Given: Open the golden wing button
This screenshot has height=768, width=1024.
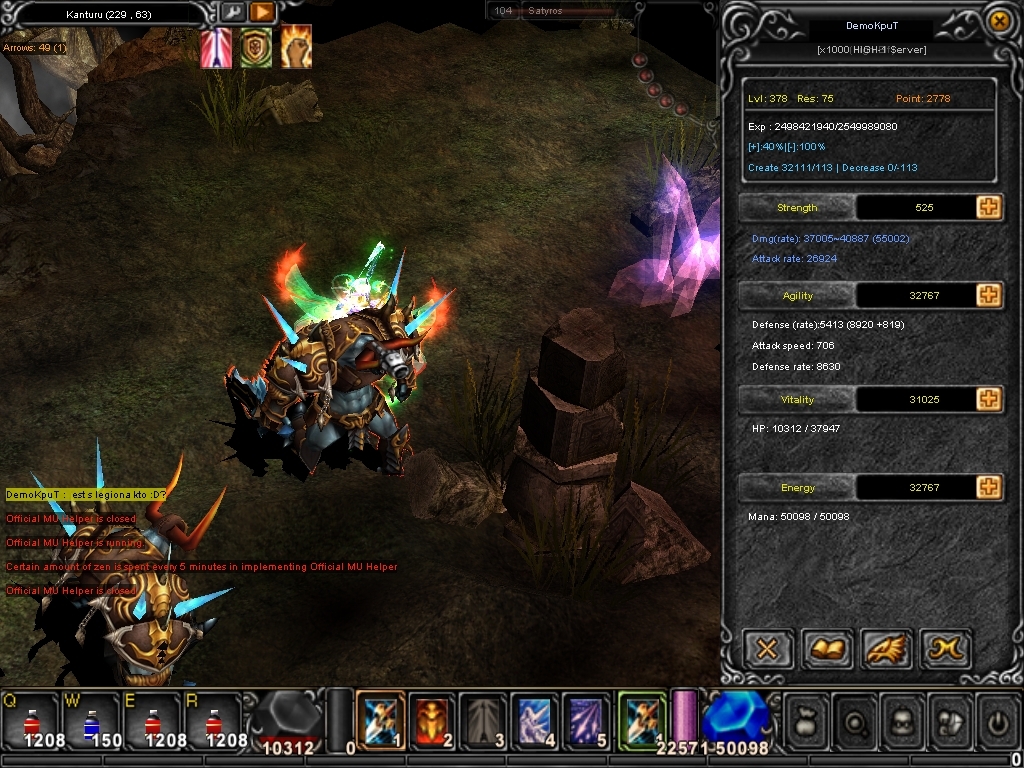Looking at the screenshot, I should pos(886,650).
